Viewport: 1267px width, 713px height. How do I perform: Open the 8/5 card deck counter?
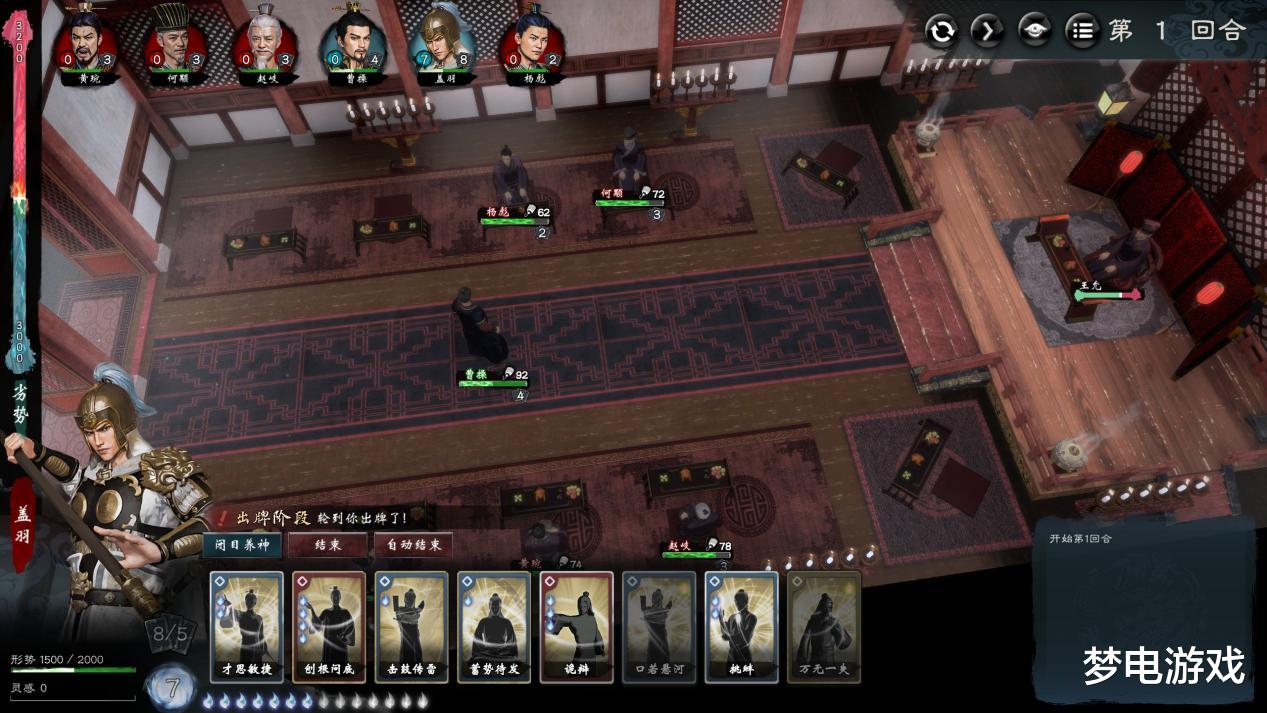tap(172, 634)
